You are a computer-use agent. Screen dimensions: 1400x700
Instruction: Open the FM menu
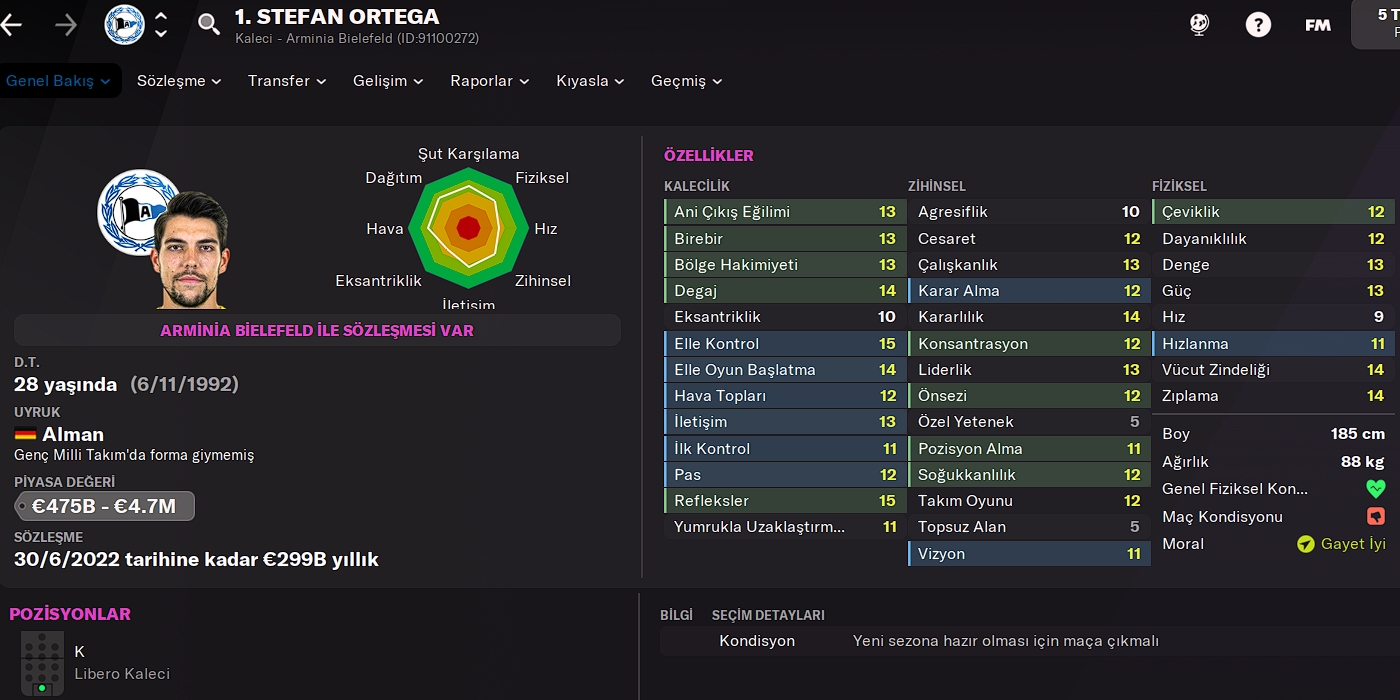tap(1318, 25)
